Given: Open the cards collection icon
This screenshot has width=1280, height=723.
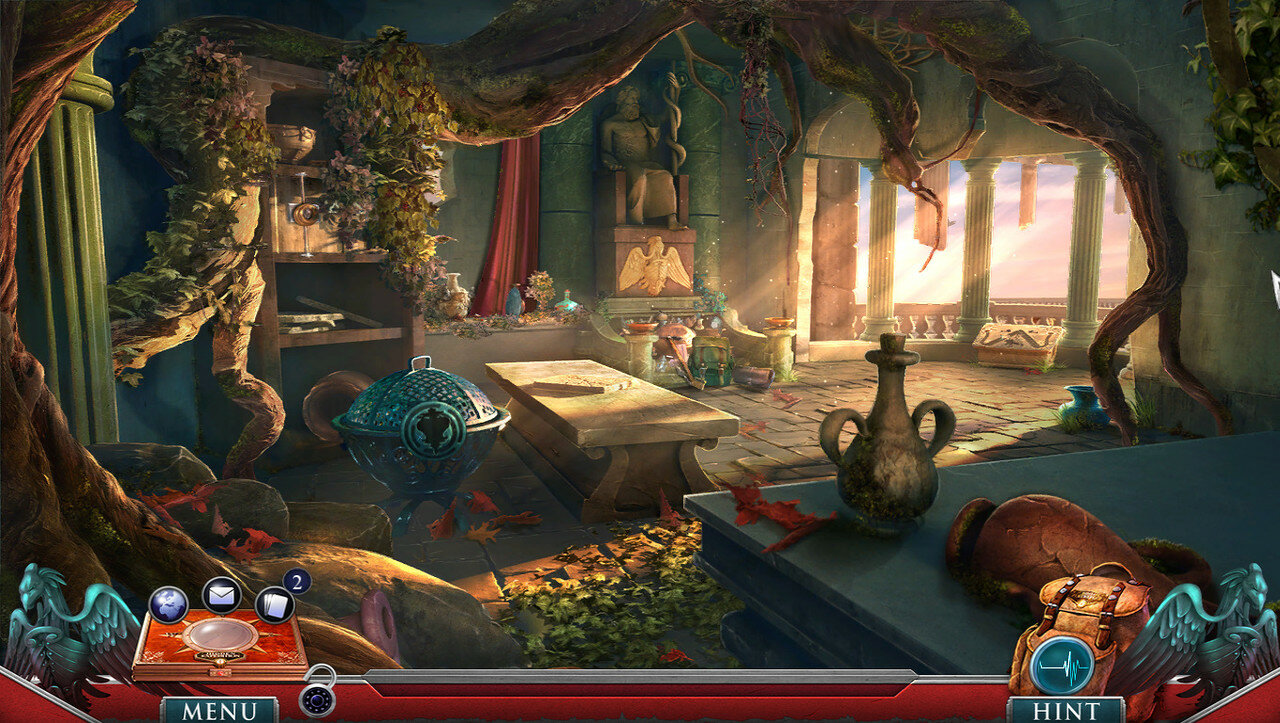Looking at the screenshot, I should tap(274, 604).
